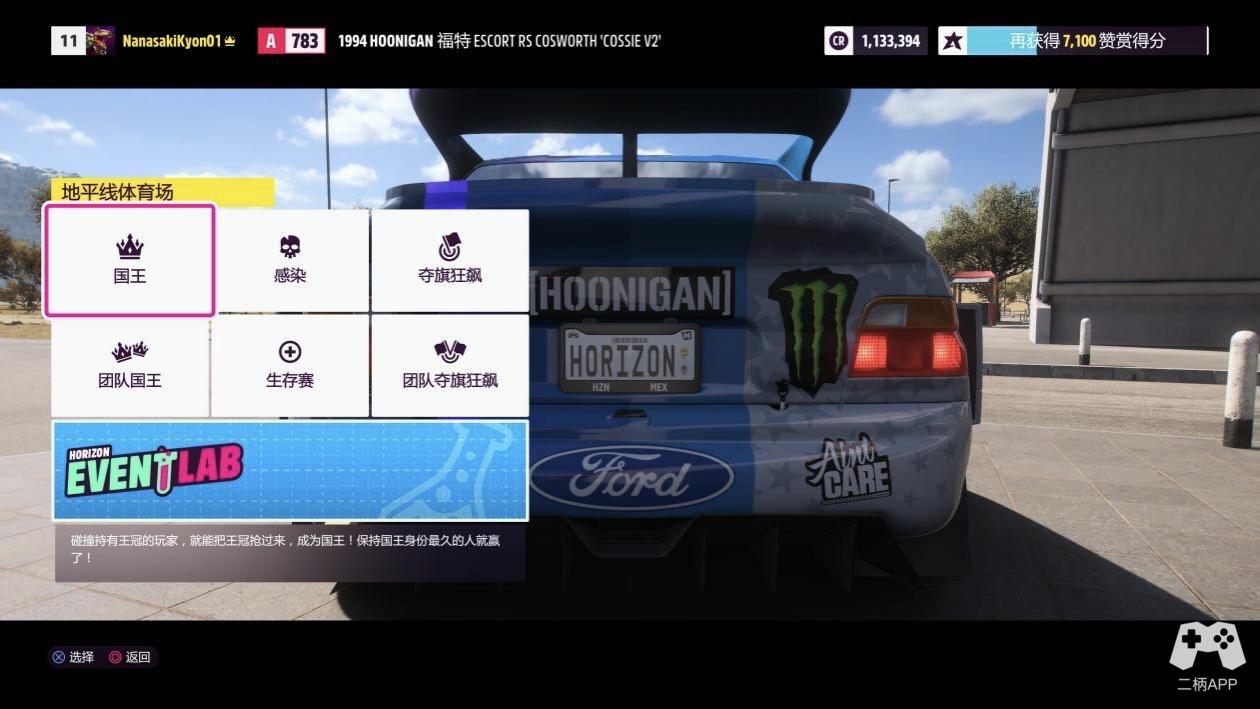Choose the 感染 (Infected) mode tile
This screenshot has width=1260, height=709.
pyautogui.click(x=290, y=261)
